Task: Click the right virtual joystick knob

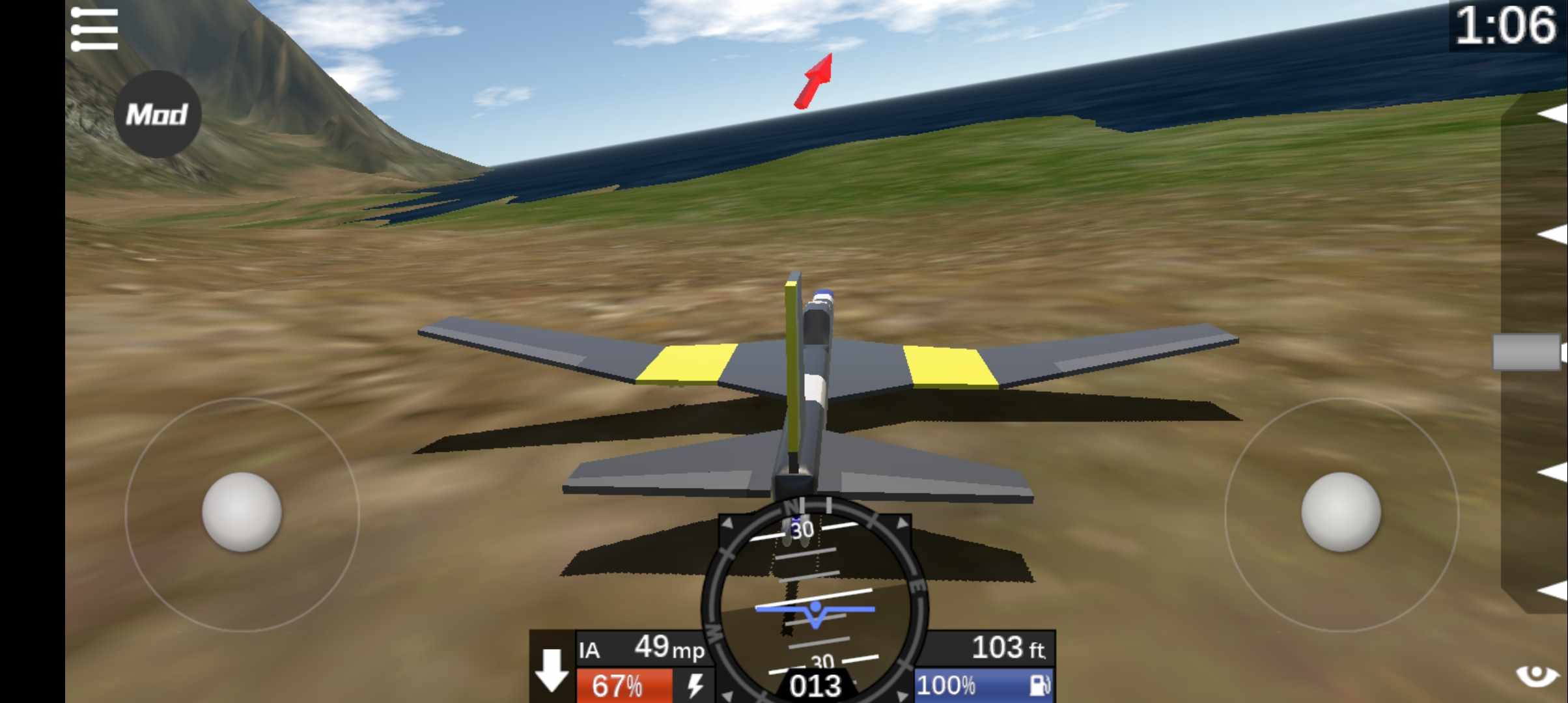Action: (x=1341, y=512)
